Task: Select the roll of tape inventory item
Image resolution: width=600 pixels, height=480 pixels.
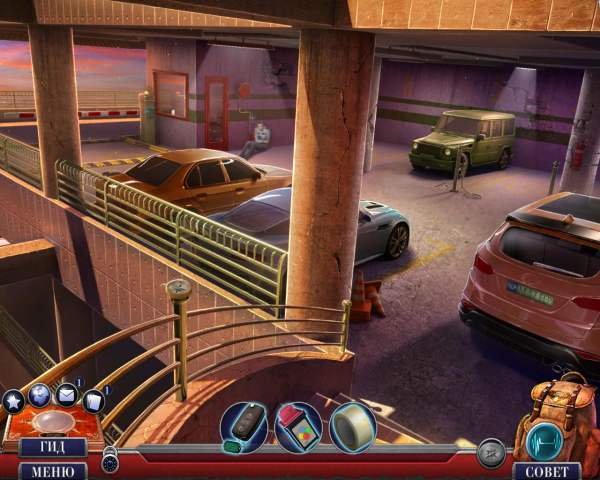Action: [x=352, y=426]
